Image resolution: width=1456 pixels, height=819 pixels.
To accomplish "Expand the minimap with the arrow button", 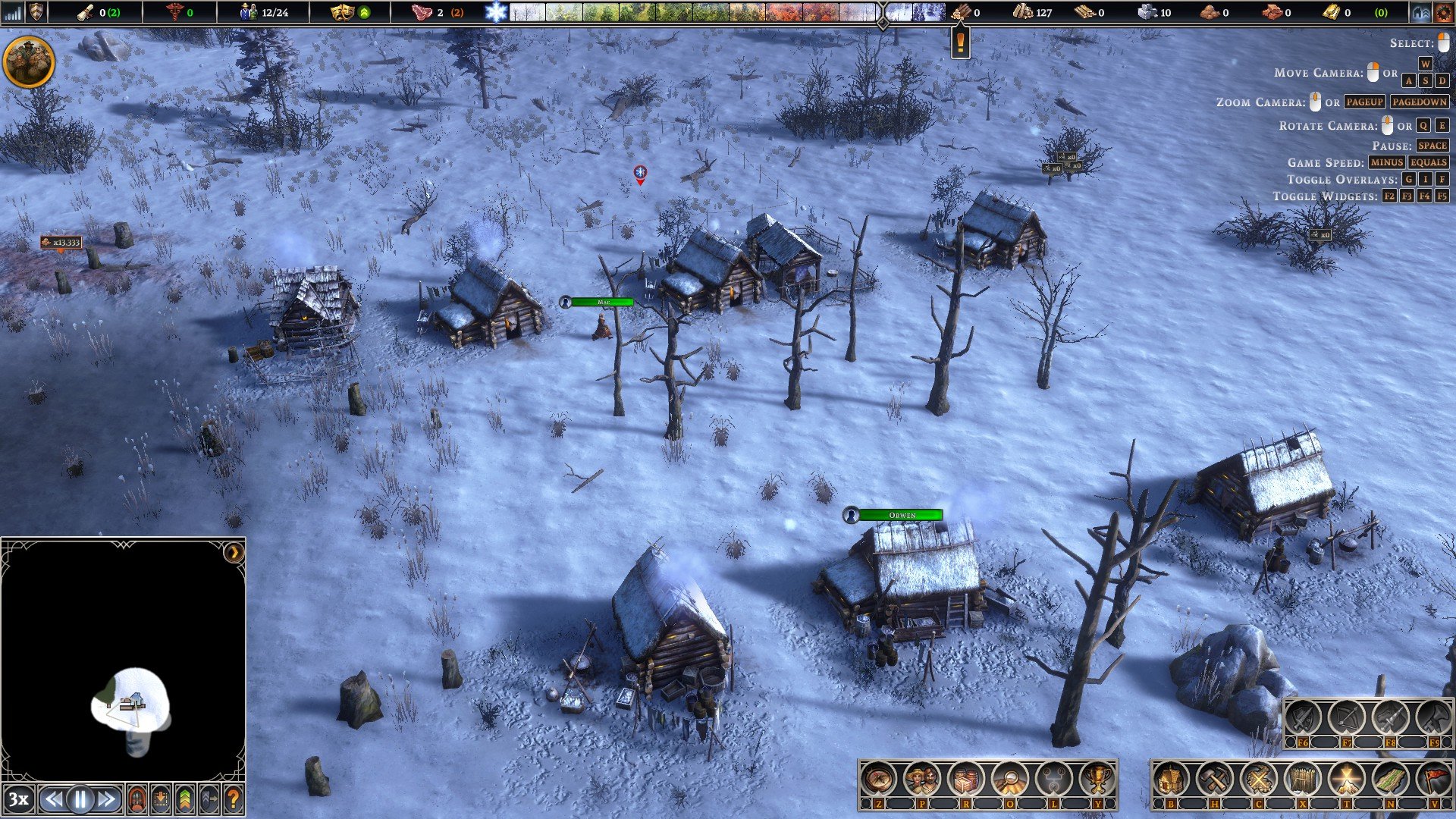I will click(x=234, y=553).
